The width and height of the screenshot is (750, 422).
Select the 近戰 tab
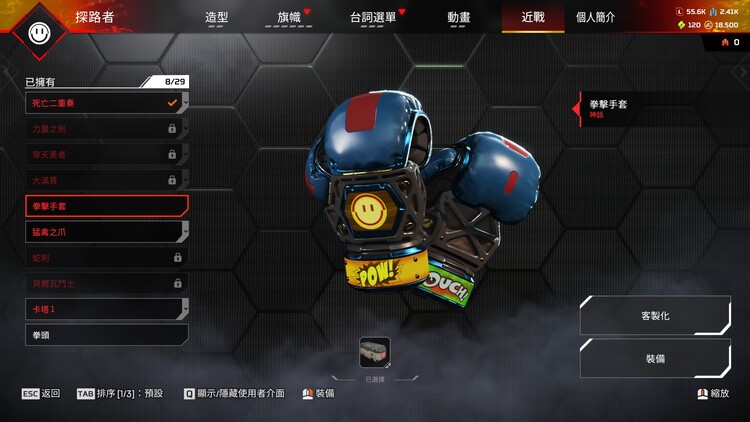(x=533, y=17)
